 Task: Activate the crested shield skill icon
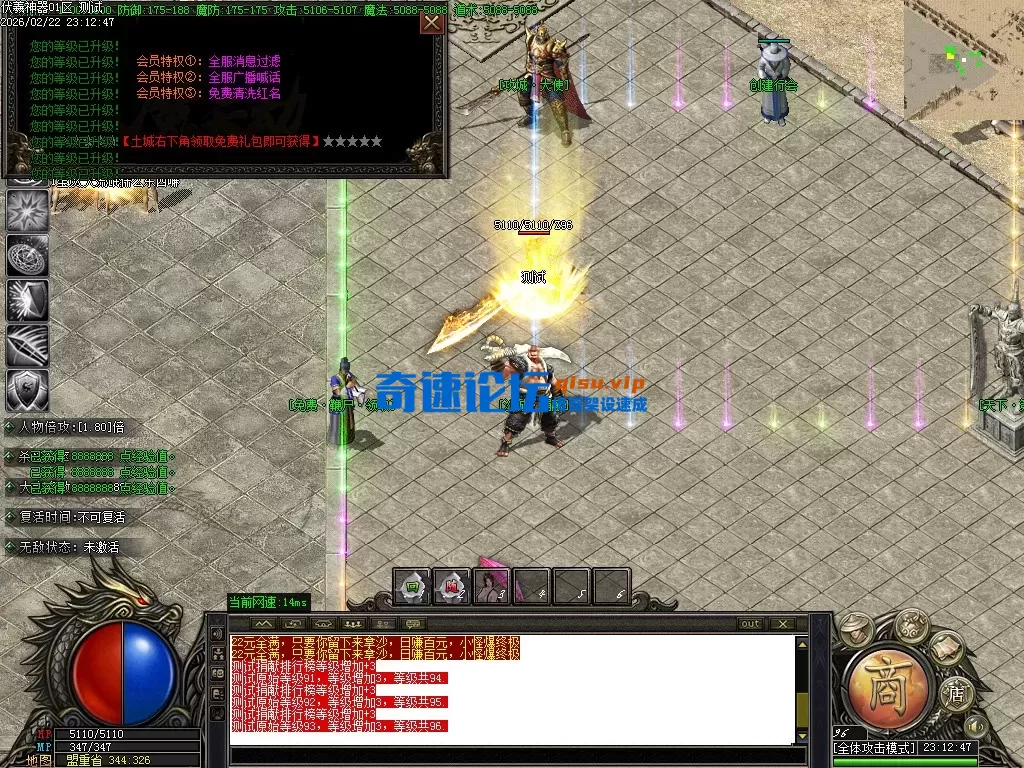pyautogui.click(x=27, y=390)
